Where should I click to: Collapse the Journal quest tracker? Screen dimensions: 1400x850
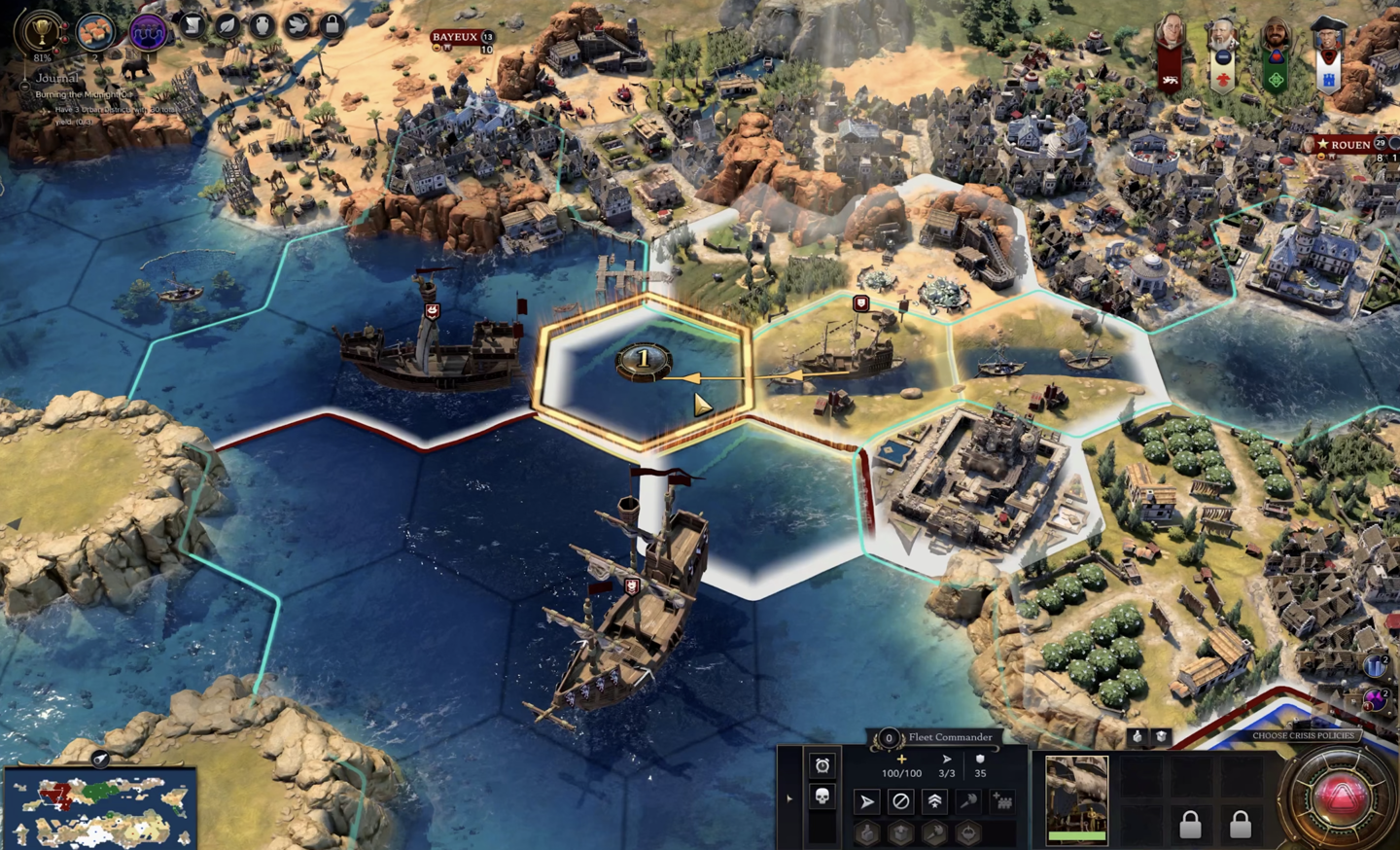pos(26,86)
